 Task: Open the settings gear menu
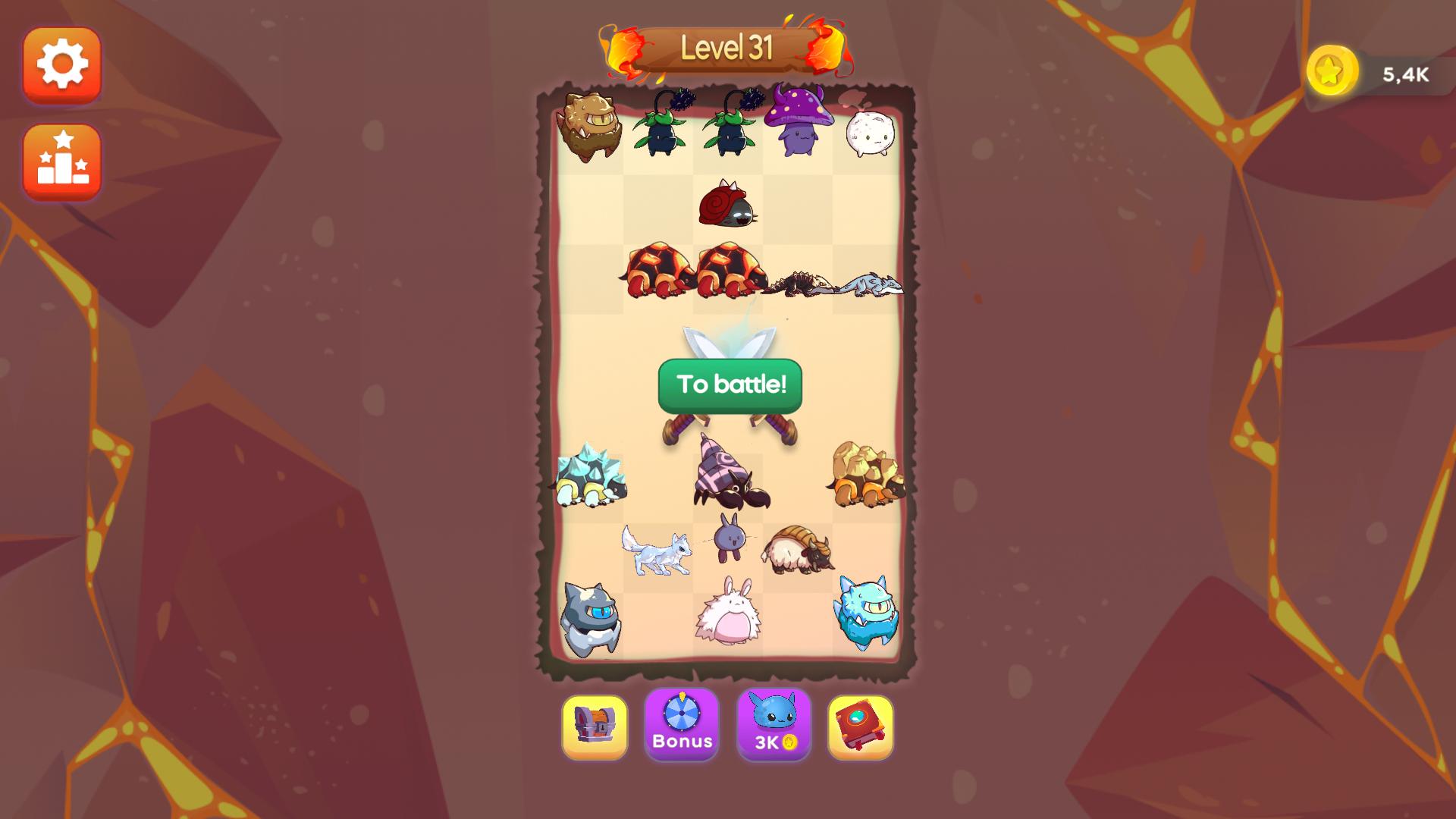click(x=62, y=65)
